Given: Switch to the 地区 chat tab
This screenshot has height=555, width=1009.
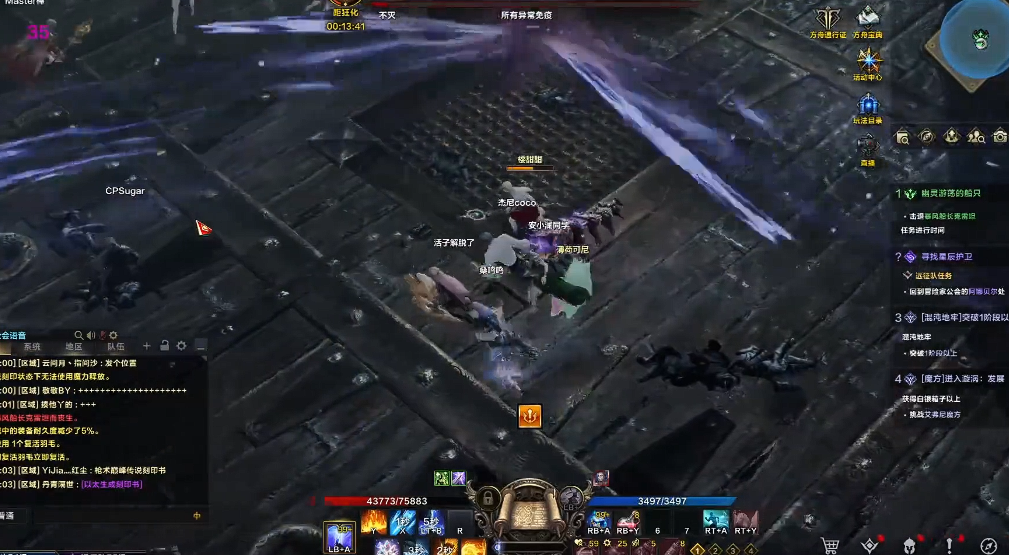Looking at the screenshot, I should coord(74,346).
